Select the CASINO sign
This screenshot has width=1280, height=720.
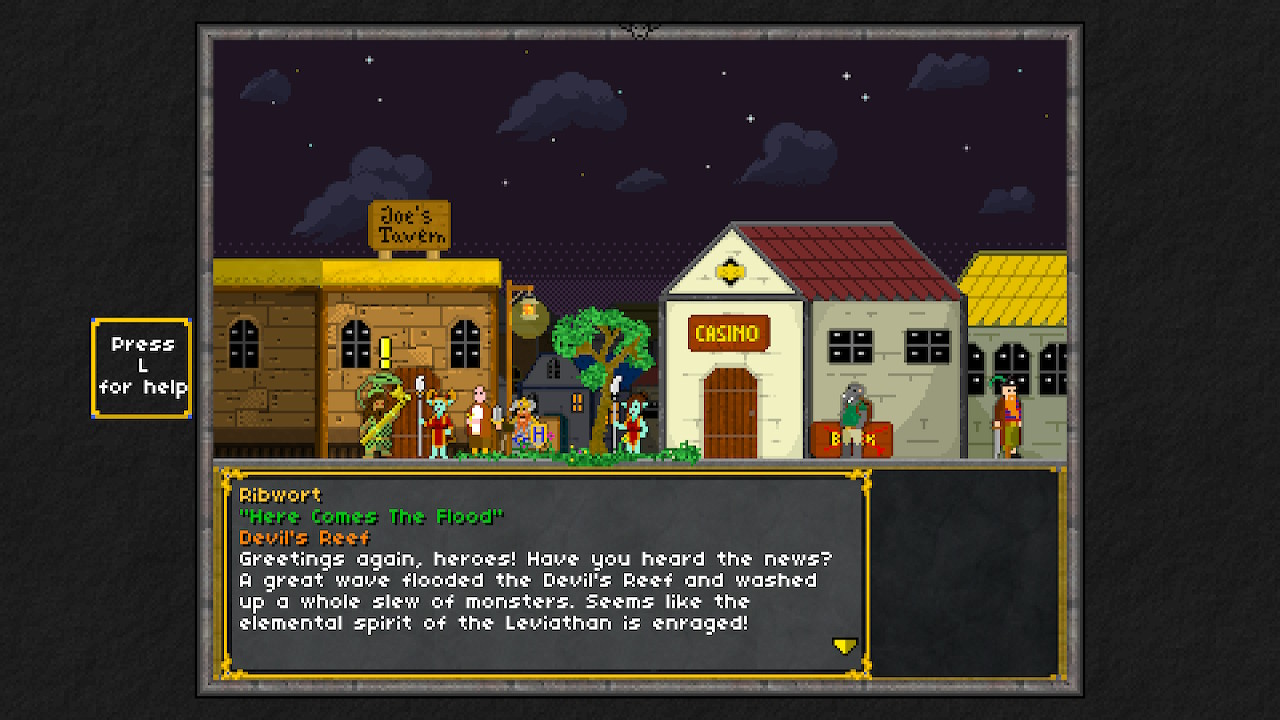(728, 335)
